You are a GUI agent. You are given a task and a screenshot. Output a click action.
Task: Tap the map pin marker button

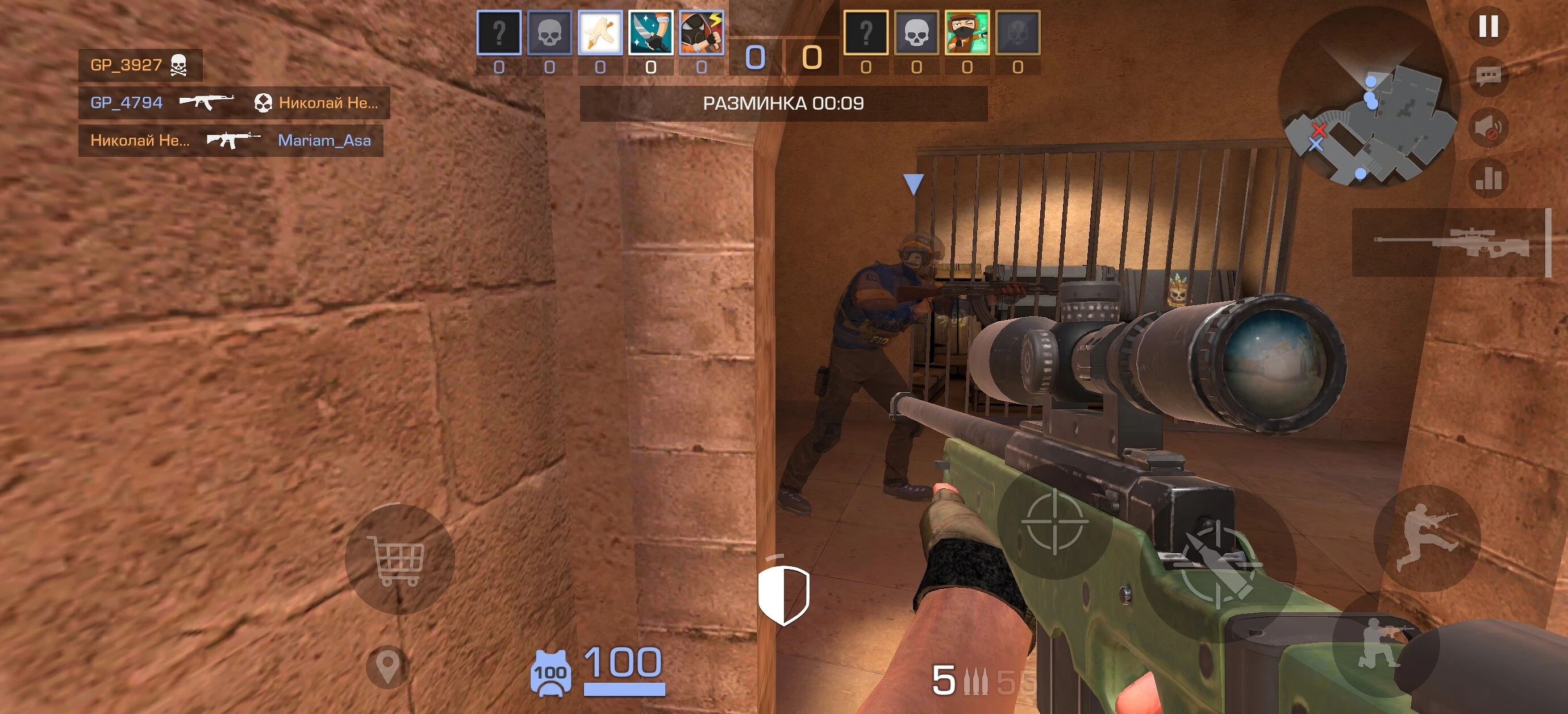click(387, 667)
